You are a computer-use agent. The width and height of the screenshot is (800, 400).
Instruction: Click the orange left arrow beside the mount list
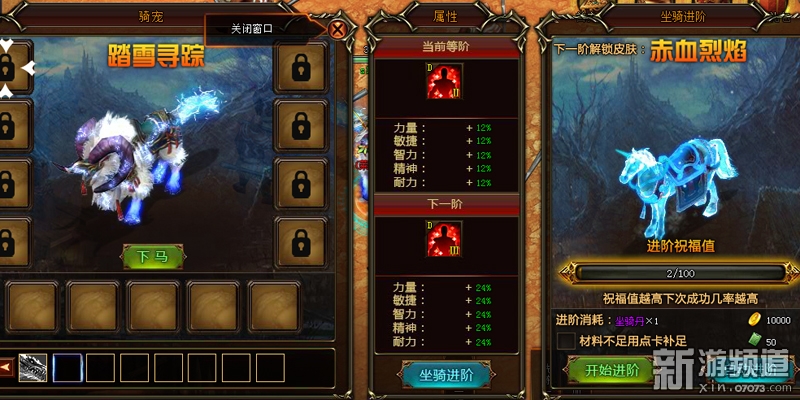point(5,367)
